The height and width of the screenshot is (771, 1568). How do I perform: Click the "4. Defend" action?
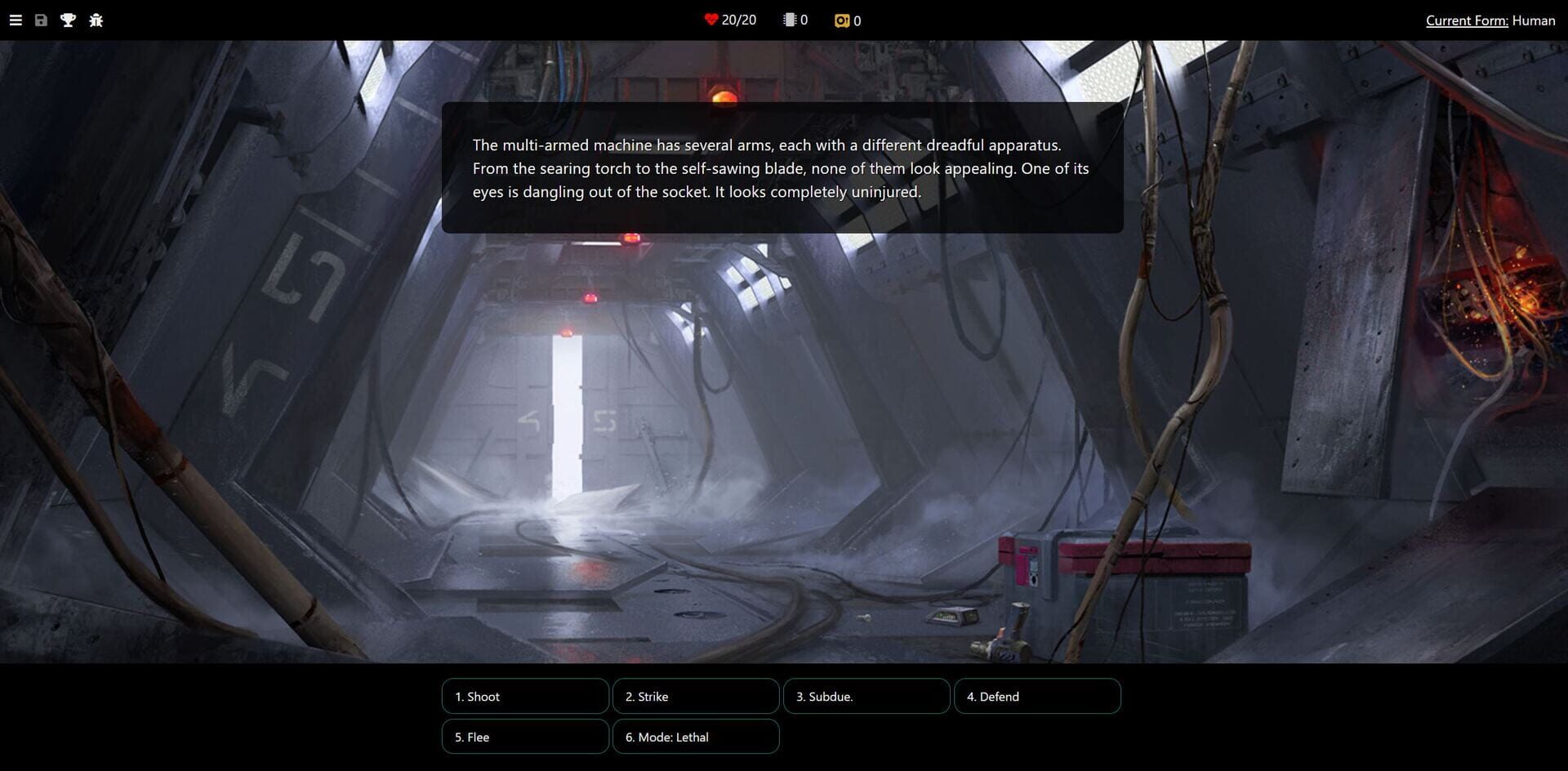tap(1037, 696)
